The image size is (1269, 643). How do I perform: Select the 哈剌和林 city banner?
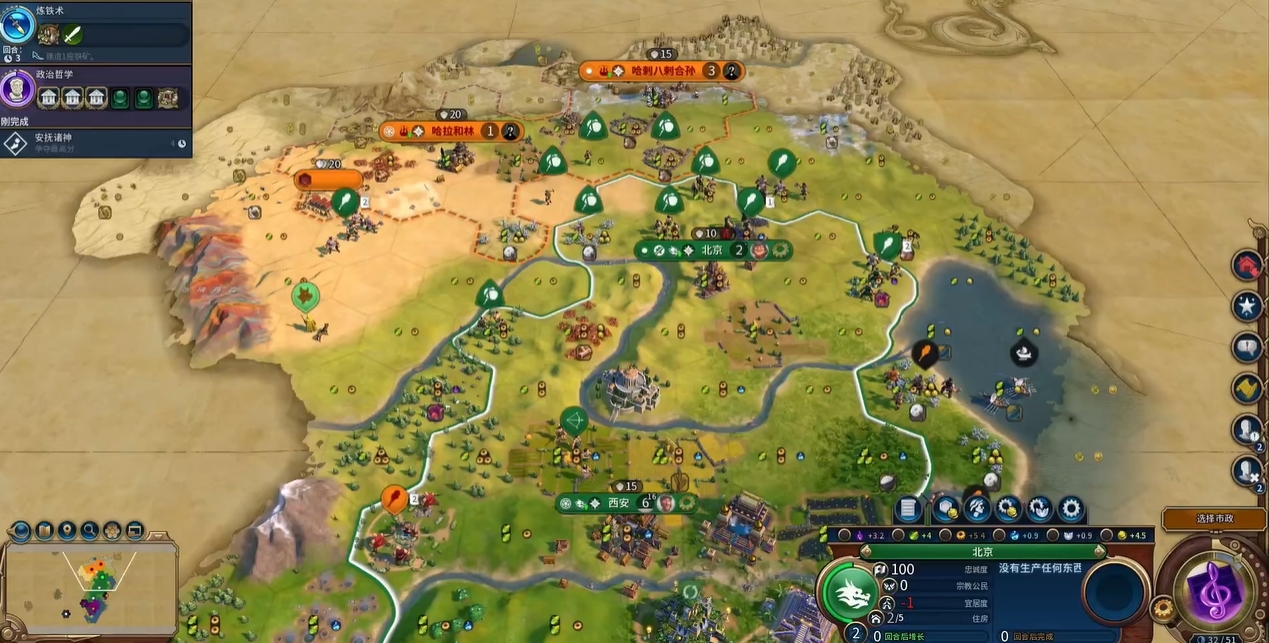[x=450, y=131]
